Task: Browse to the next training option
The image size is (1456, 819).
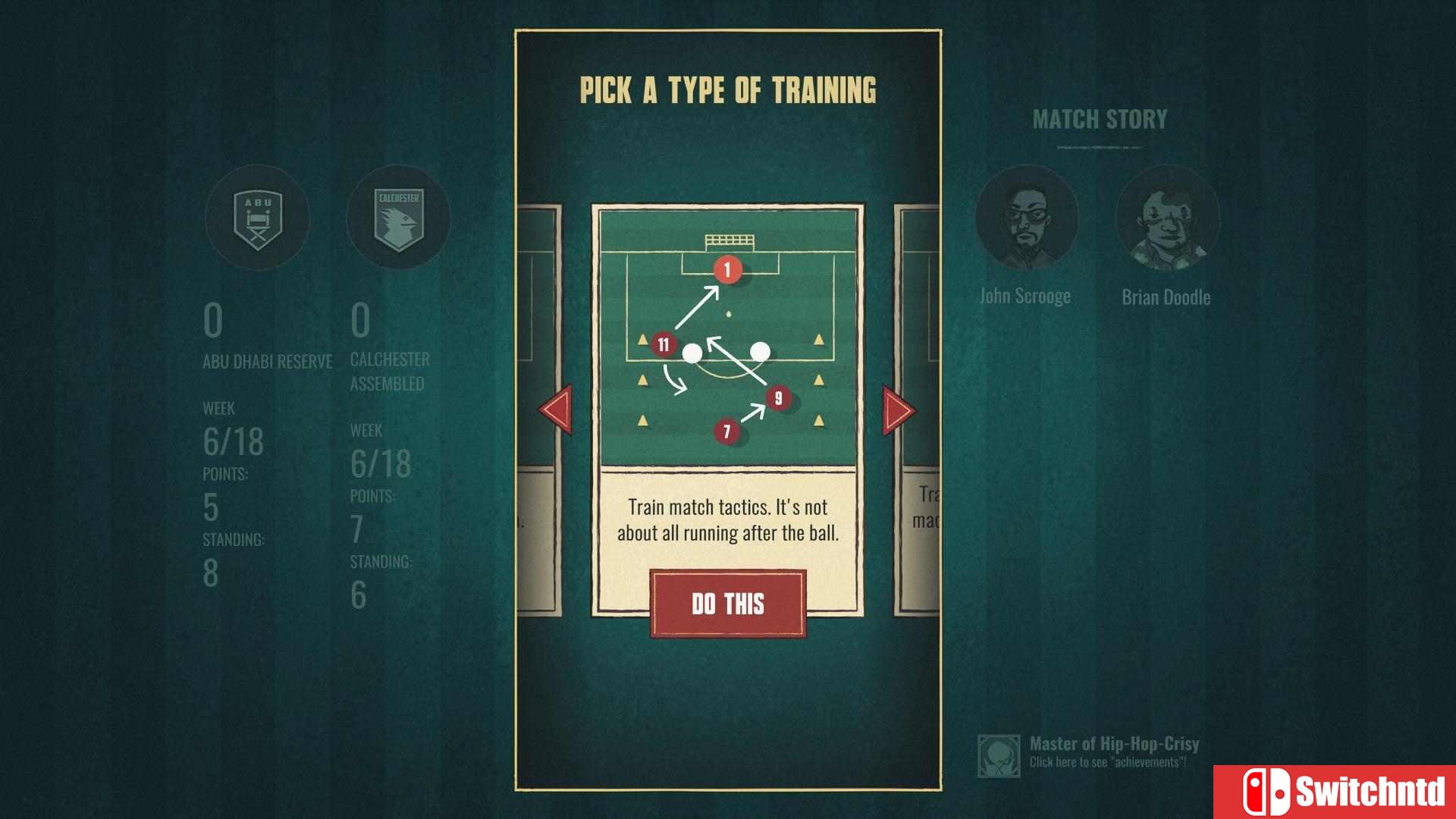Action: click(x=896, y=409)
